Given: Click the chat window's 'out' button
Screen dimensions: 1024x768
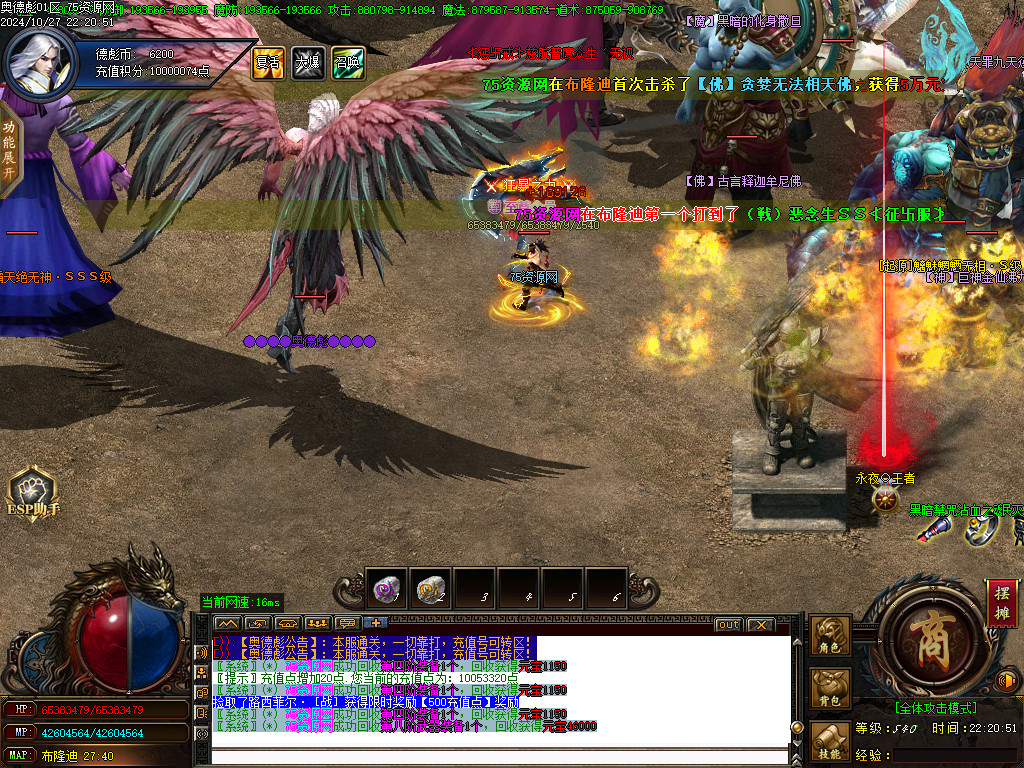Looking at the screenshot, I should [729, 625].
